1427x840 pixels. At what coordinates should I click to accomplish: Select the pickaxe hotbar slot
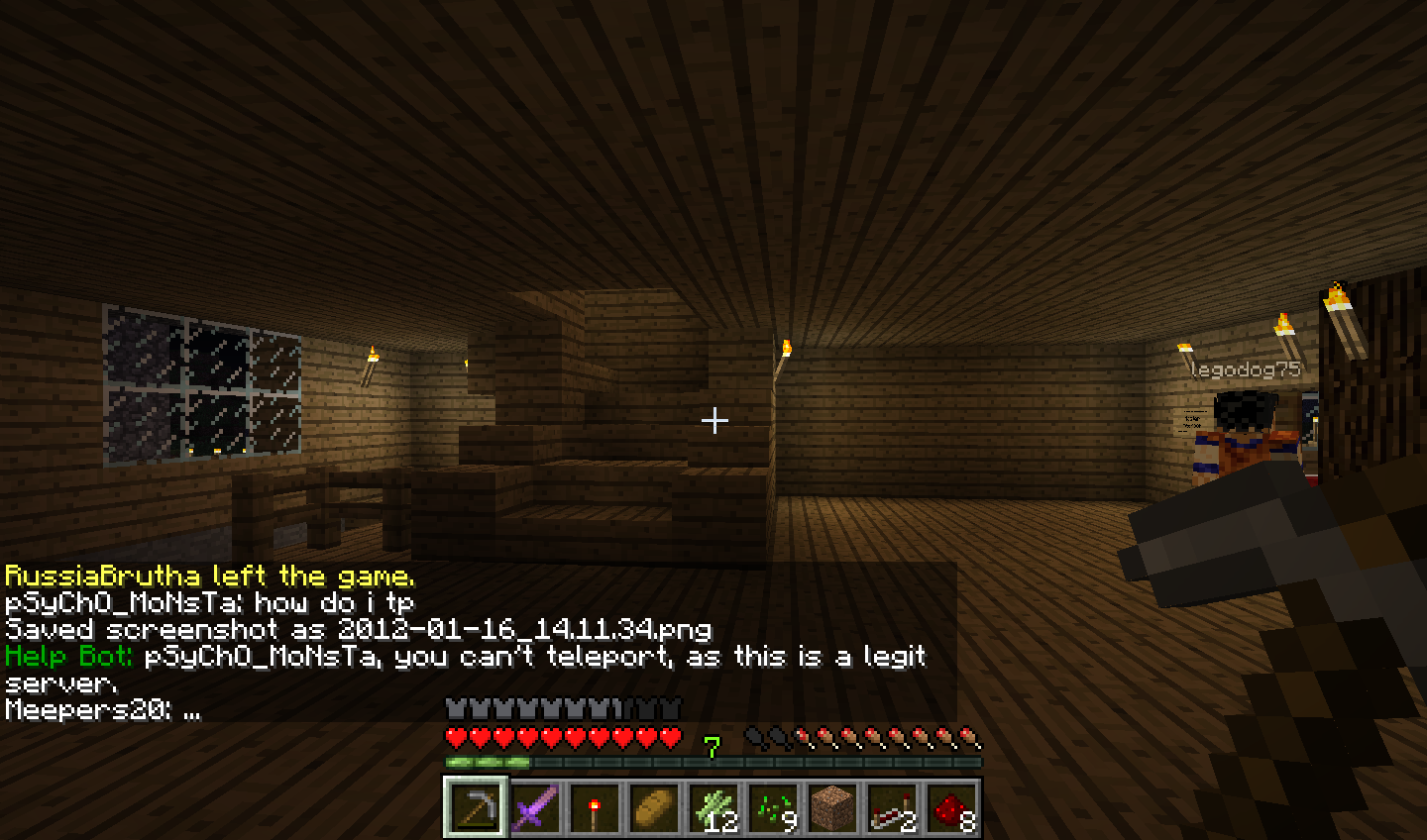click(x=476, y=807)
